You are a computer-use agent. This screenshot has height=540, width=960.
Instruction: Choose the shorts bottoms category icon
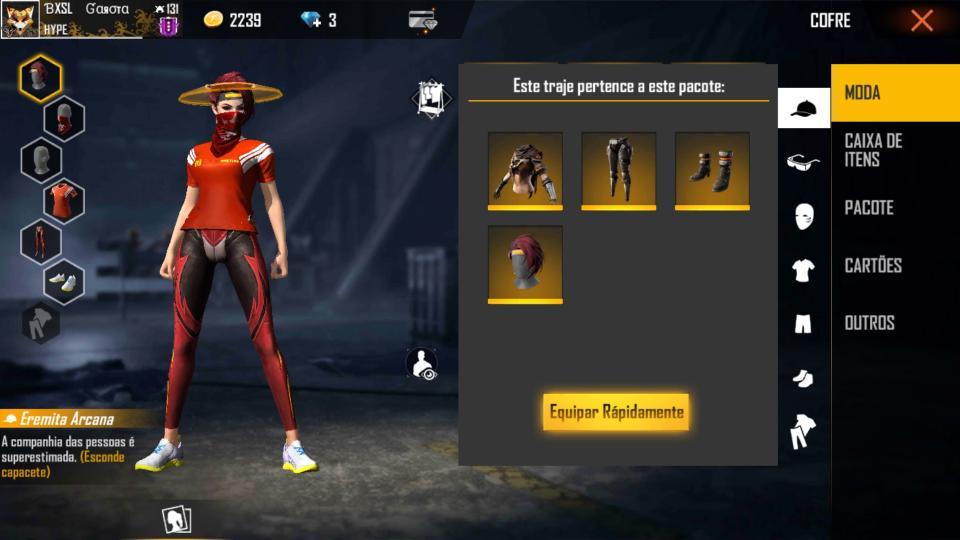pos(803,324)
